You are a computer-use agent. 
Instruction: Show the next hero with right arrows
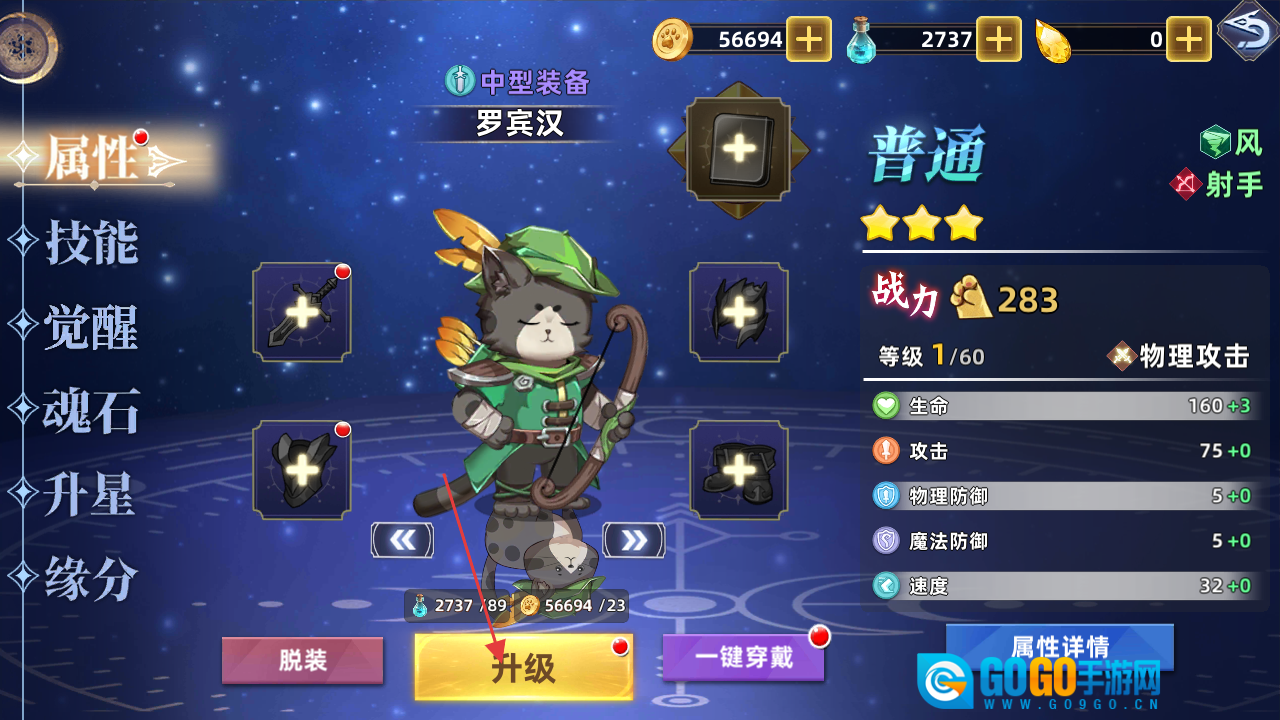[634, 540]
